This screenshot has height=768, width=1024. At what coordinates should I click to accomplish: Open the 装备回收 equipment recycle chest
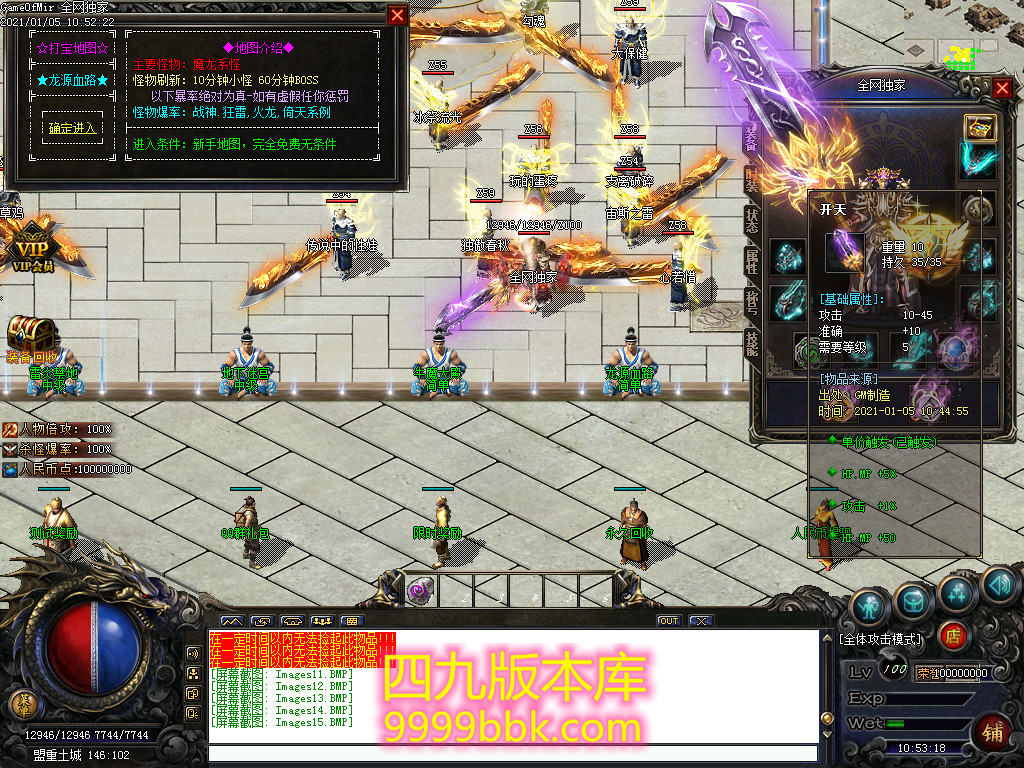click(32, 337)
